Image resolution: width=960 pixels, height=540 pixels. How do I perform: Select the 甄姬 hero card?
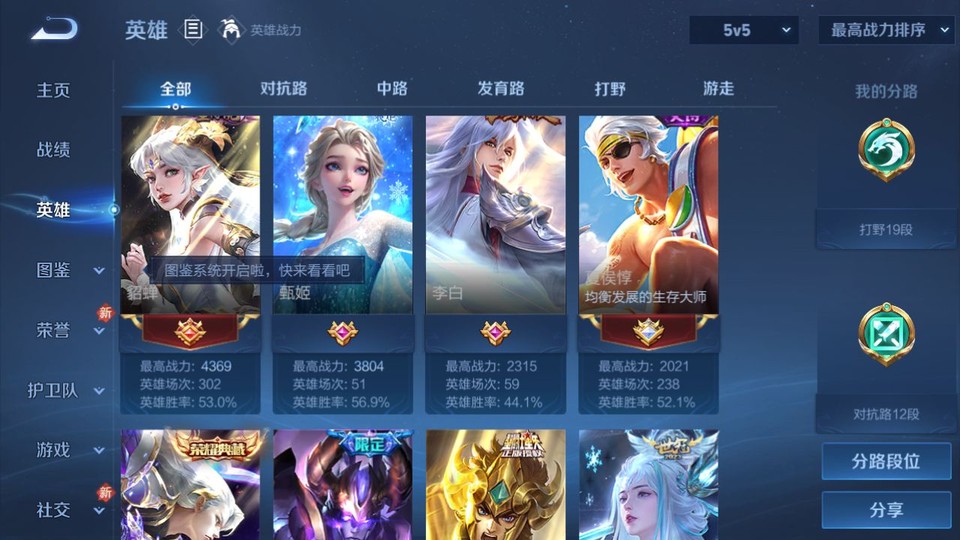(343, 215)
